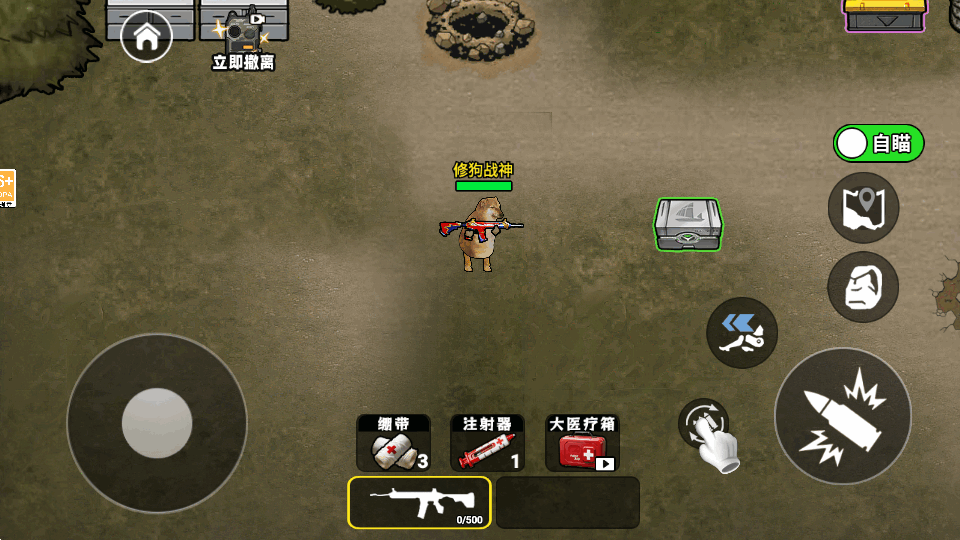Use the 注射器 syringe item

(488, 443)
